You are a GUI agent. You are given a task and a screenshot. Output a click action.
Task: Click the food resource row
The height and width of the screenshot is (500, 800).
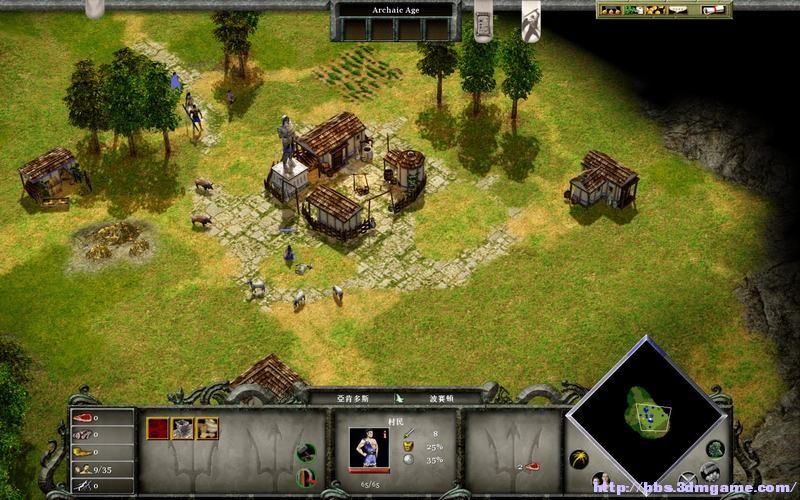tap(102, 417)
